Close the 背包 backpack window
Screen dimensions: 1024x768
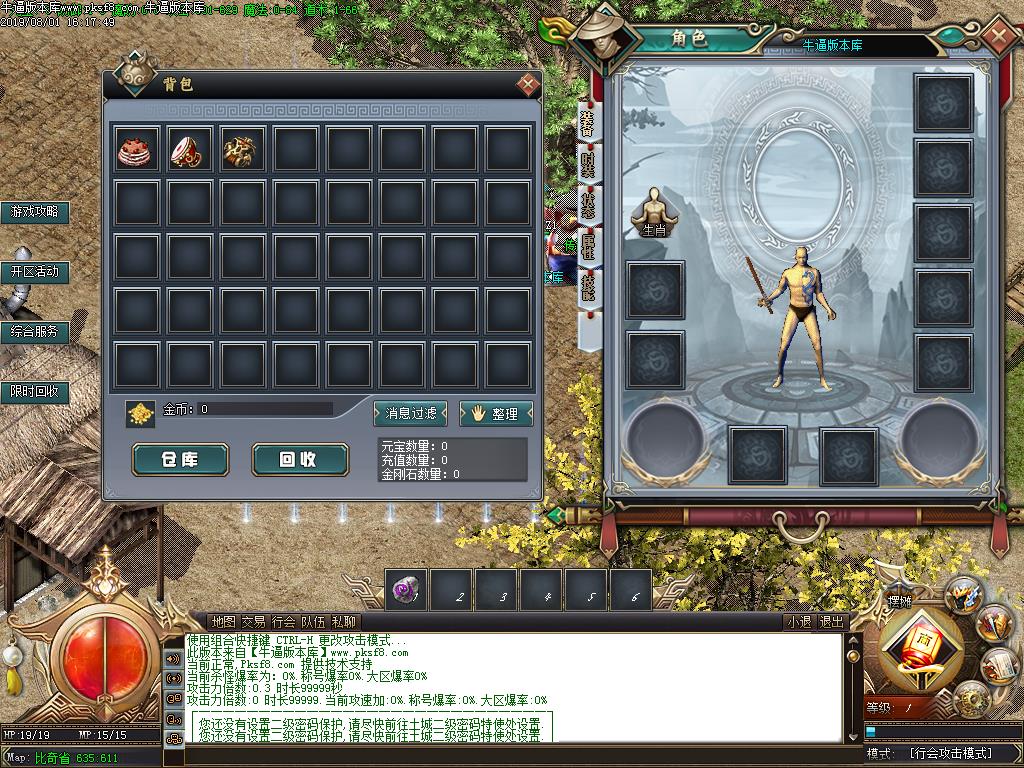click(x=527, y=84)
